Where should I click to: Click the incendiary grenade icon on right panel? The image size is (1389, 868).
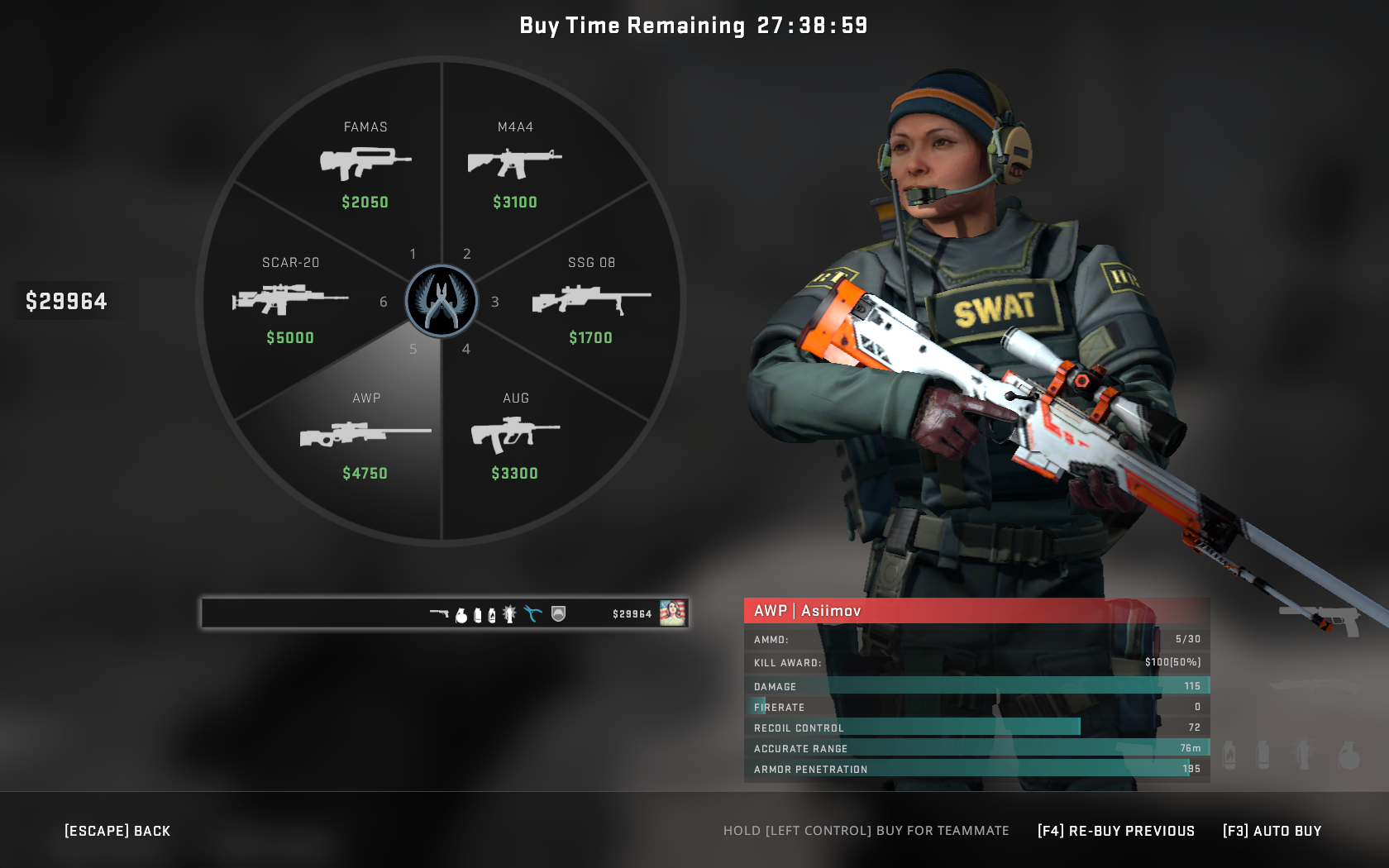1229,755
